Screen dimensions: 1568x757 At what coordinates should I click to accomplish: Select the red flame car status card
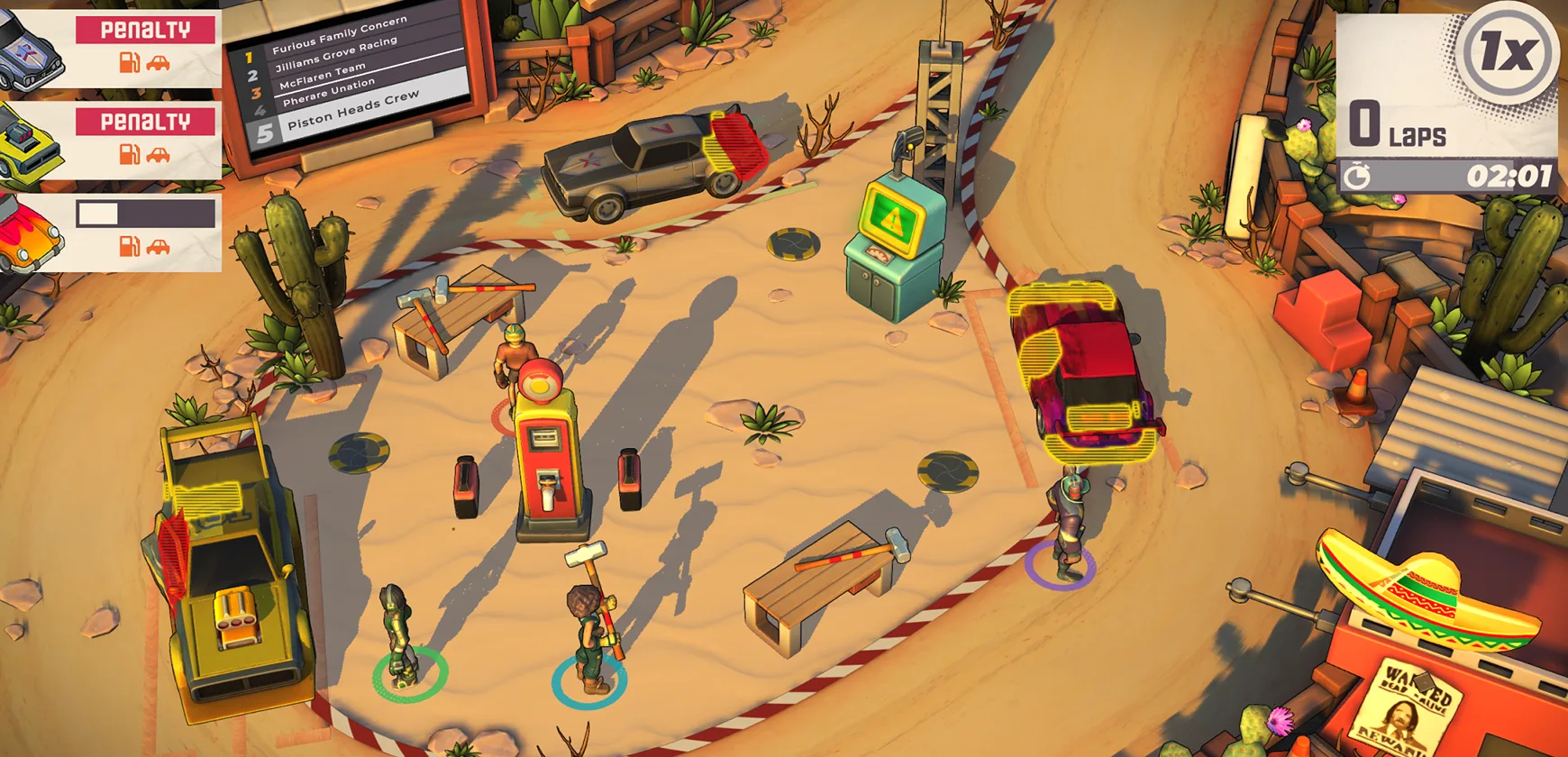110,233
